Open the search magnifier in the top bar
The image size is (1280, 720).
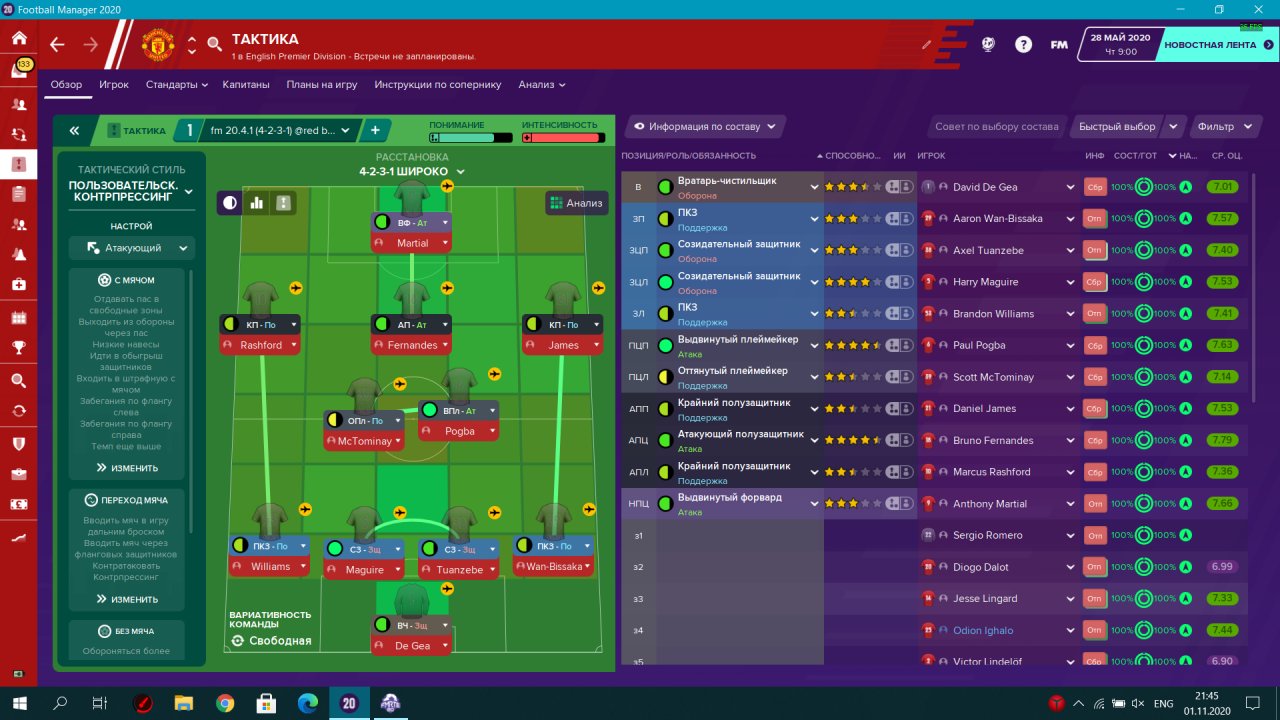click(x=214, y=45)
